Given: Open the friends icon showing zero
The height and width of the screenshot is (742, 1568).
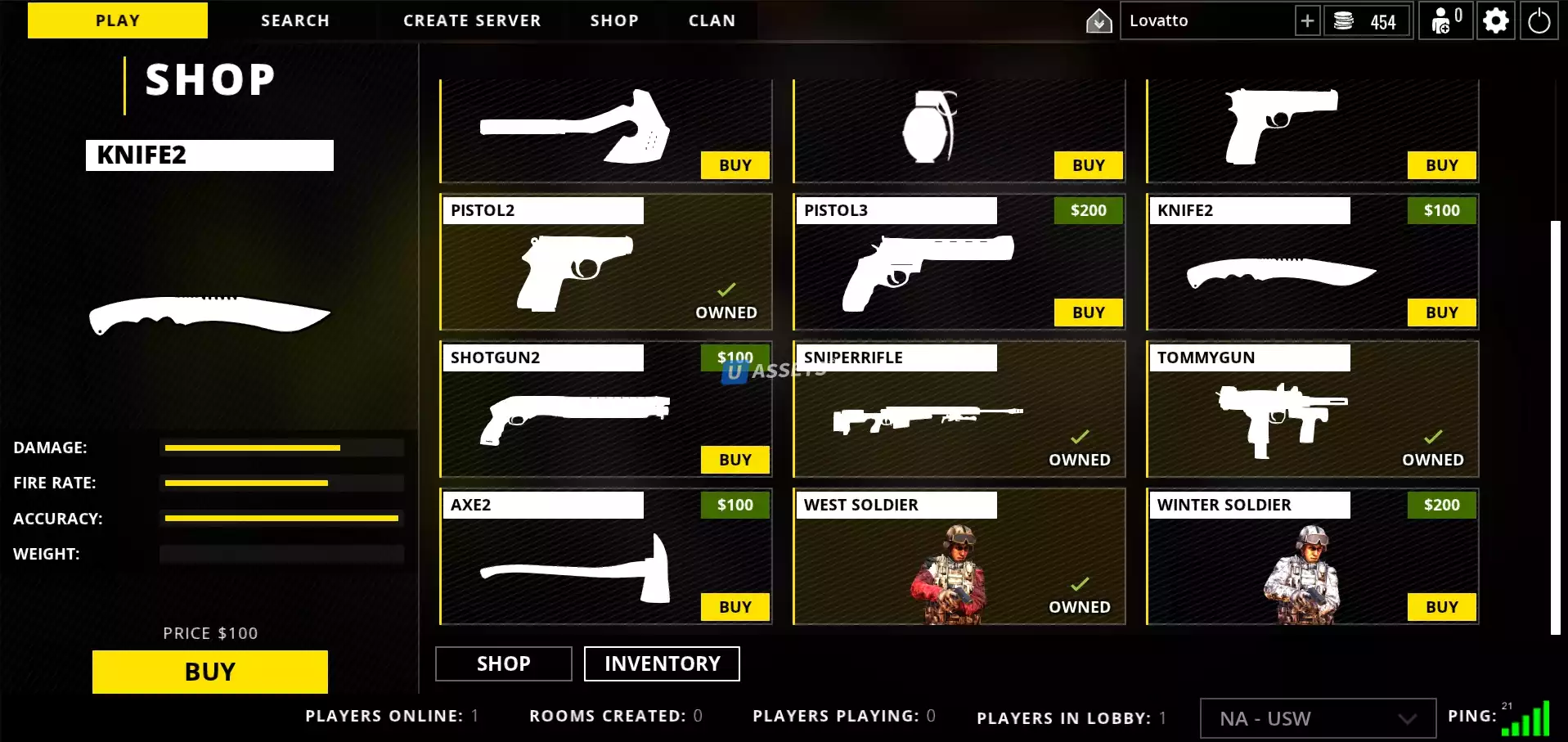Looking at the screenshot, I should (1445, 21).
